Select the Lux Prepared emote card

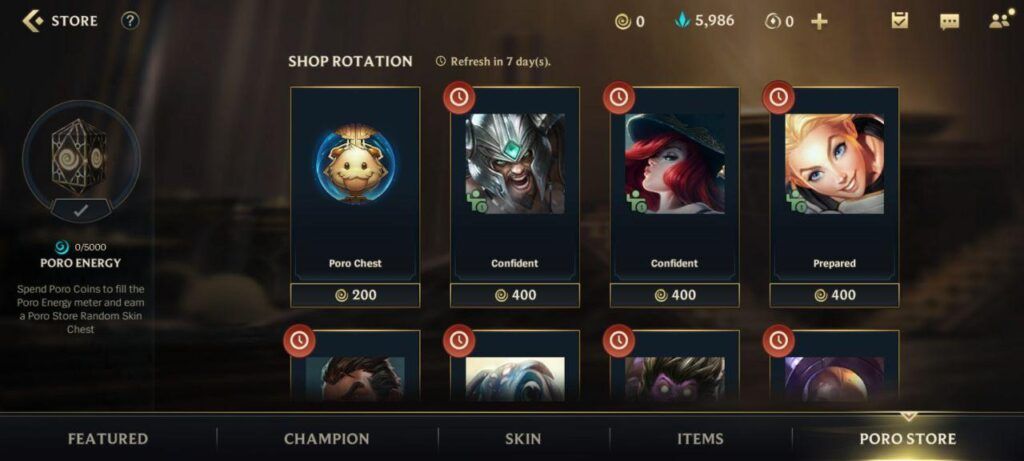[834, 182]
